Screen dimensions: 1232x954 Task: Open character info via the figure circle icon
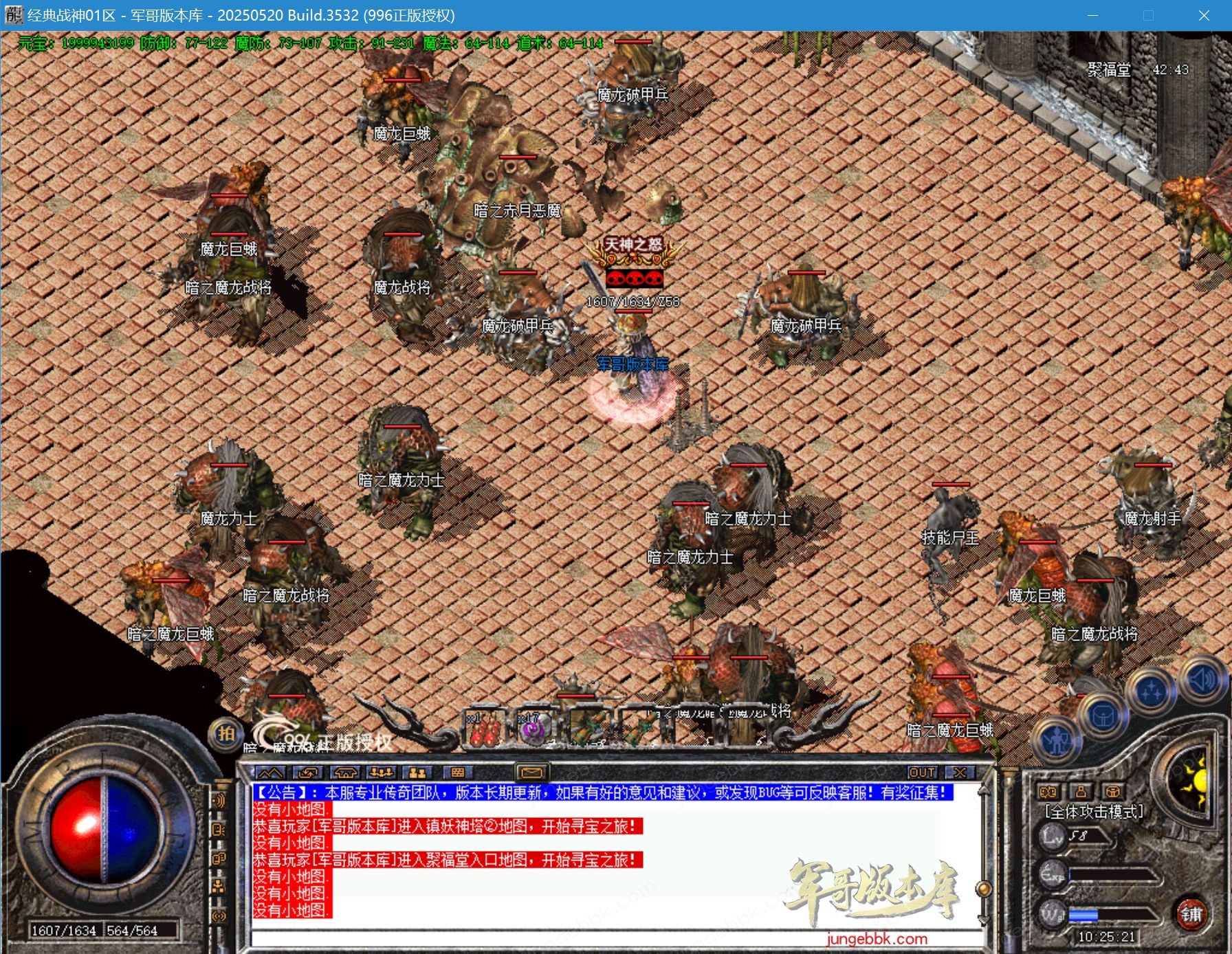[x=1057, y=740]
